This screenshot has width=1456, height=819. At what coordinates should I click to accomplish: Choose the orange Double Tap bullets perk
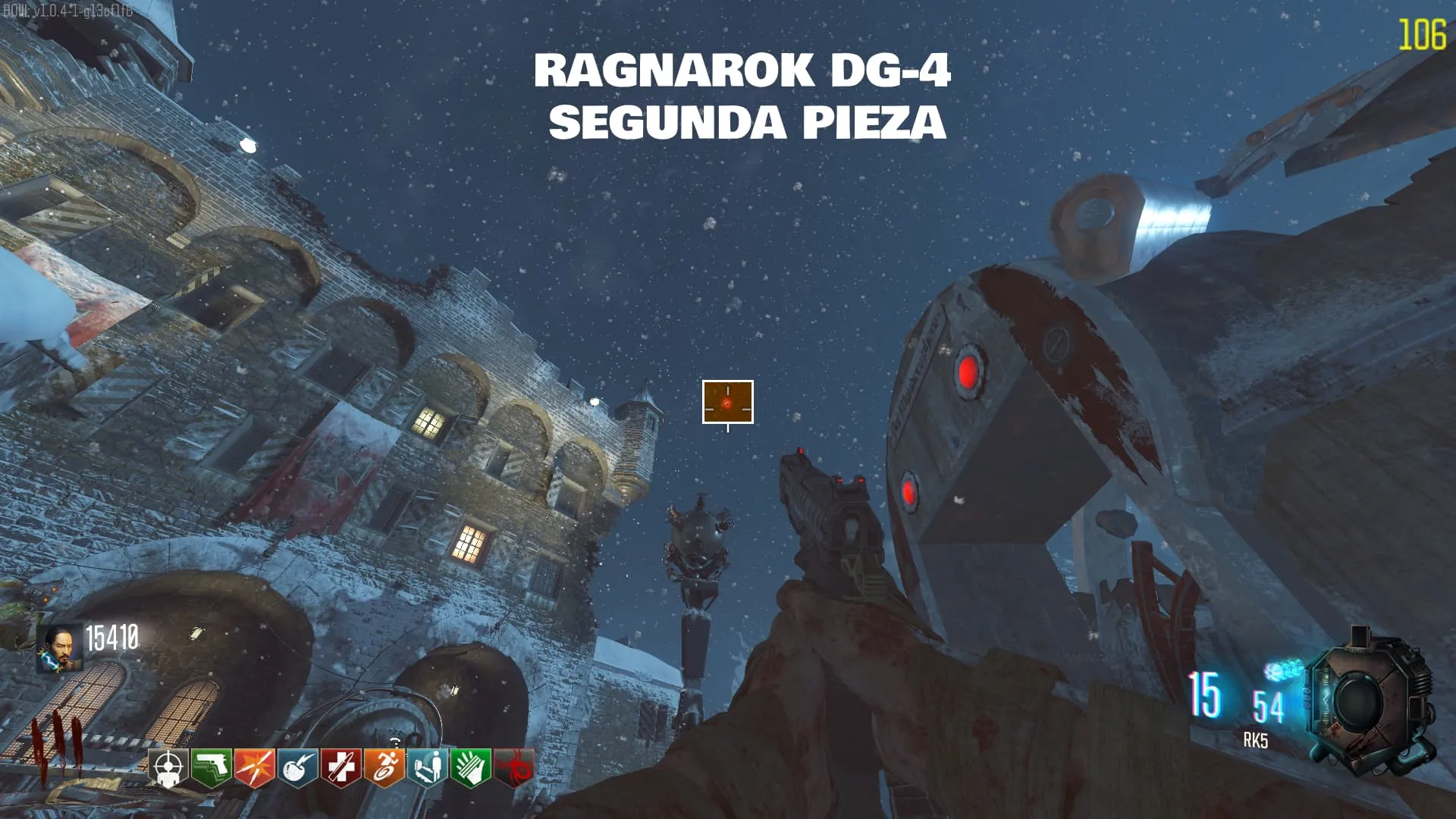pyautogui.click(x=254, y=768)
